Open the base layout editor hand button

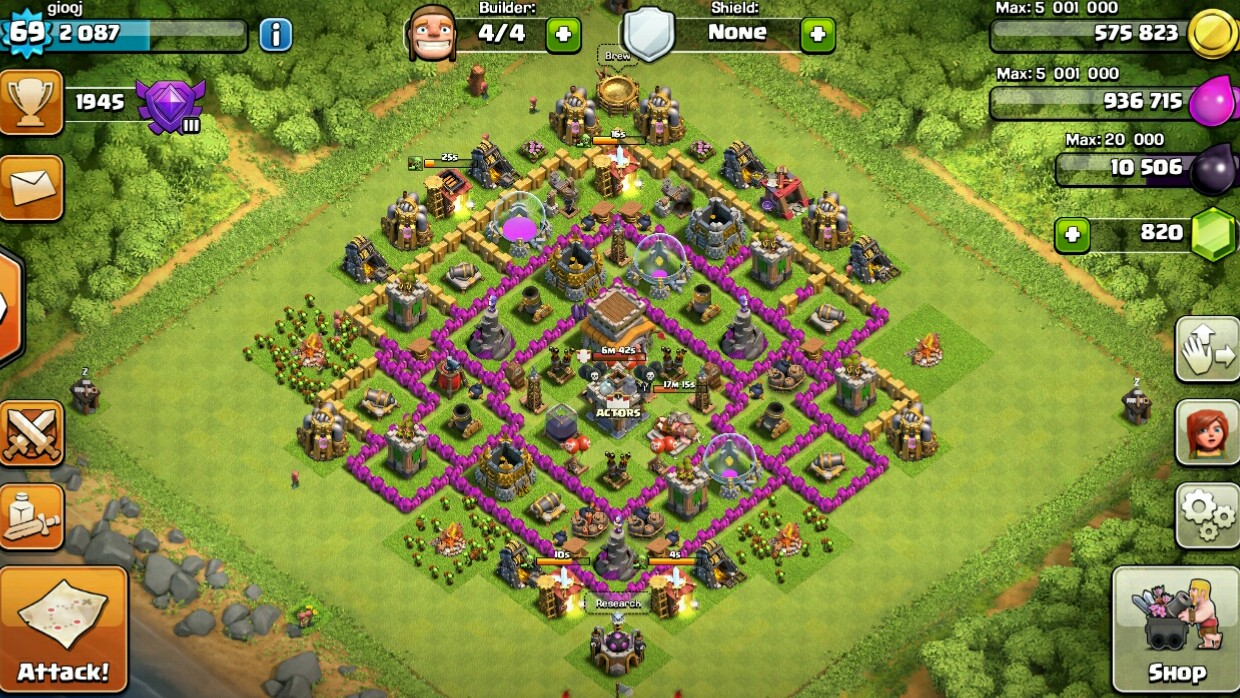pyautogui.click(x=1207, y=350)
